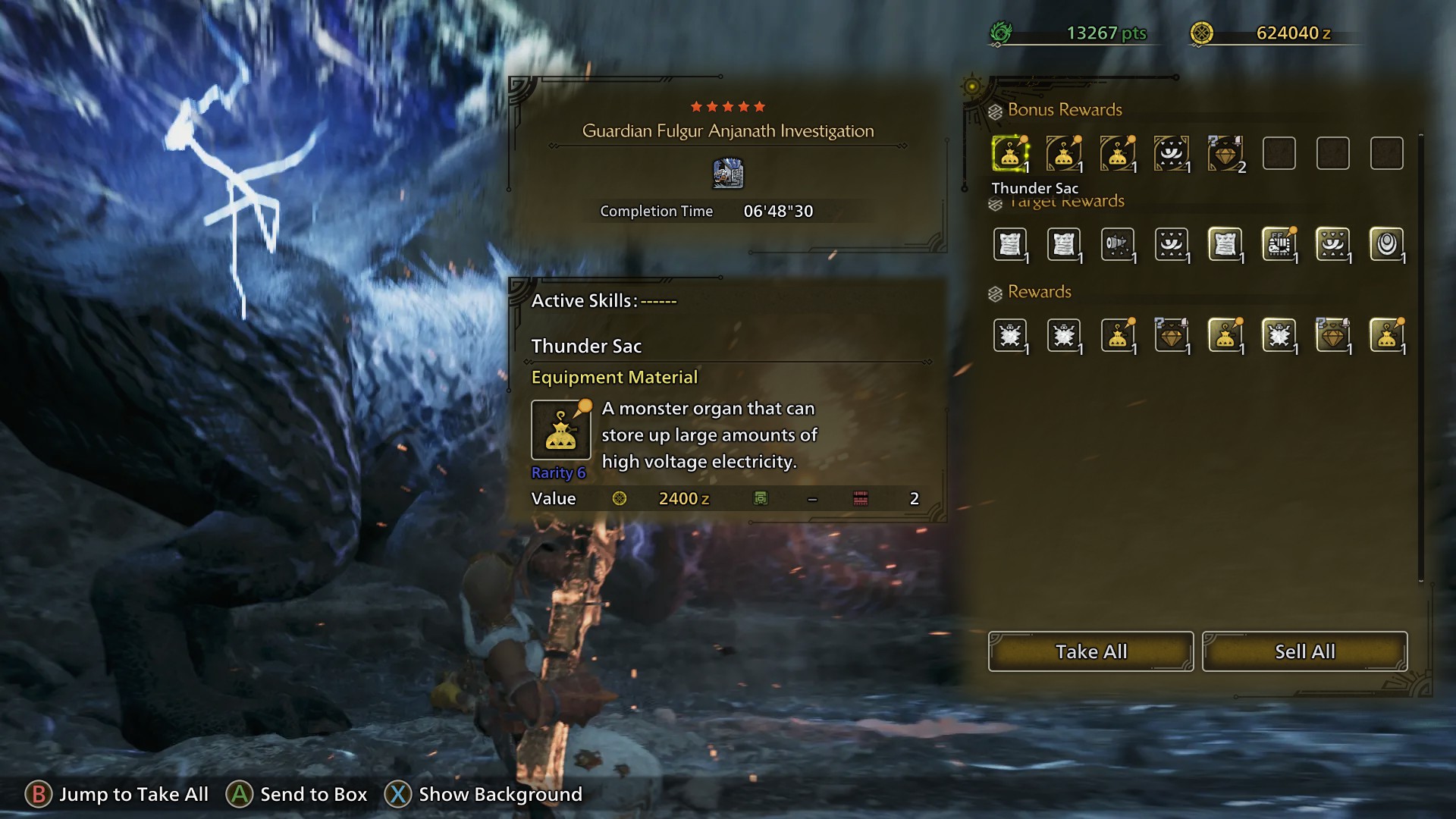The width and height of the screenshot is (1456, 819).
Task: Select the fang item in Bonus Rewards
Action: pyautogui.click(x=1171, y=154)
